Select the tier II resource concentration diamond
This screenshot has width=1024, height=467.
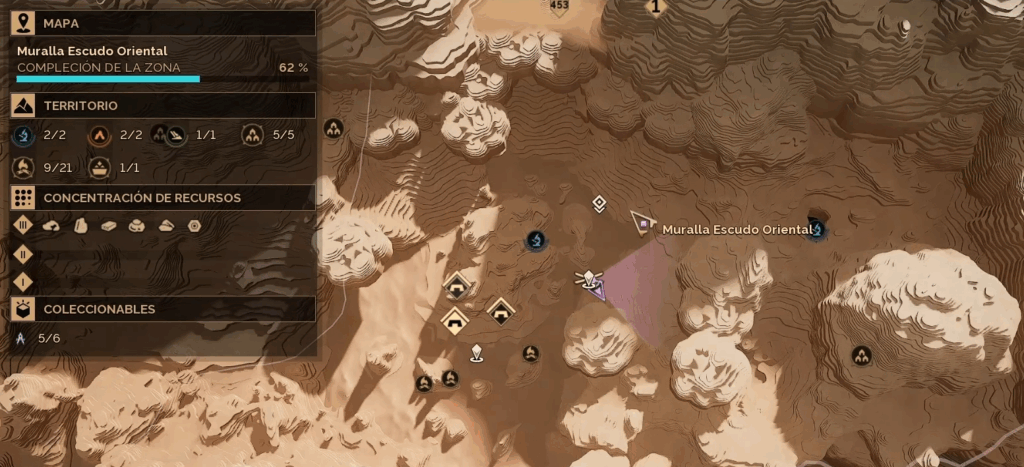coord(24,254)
